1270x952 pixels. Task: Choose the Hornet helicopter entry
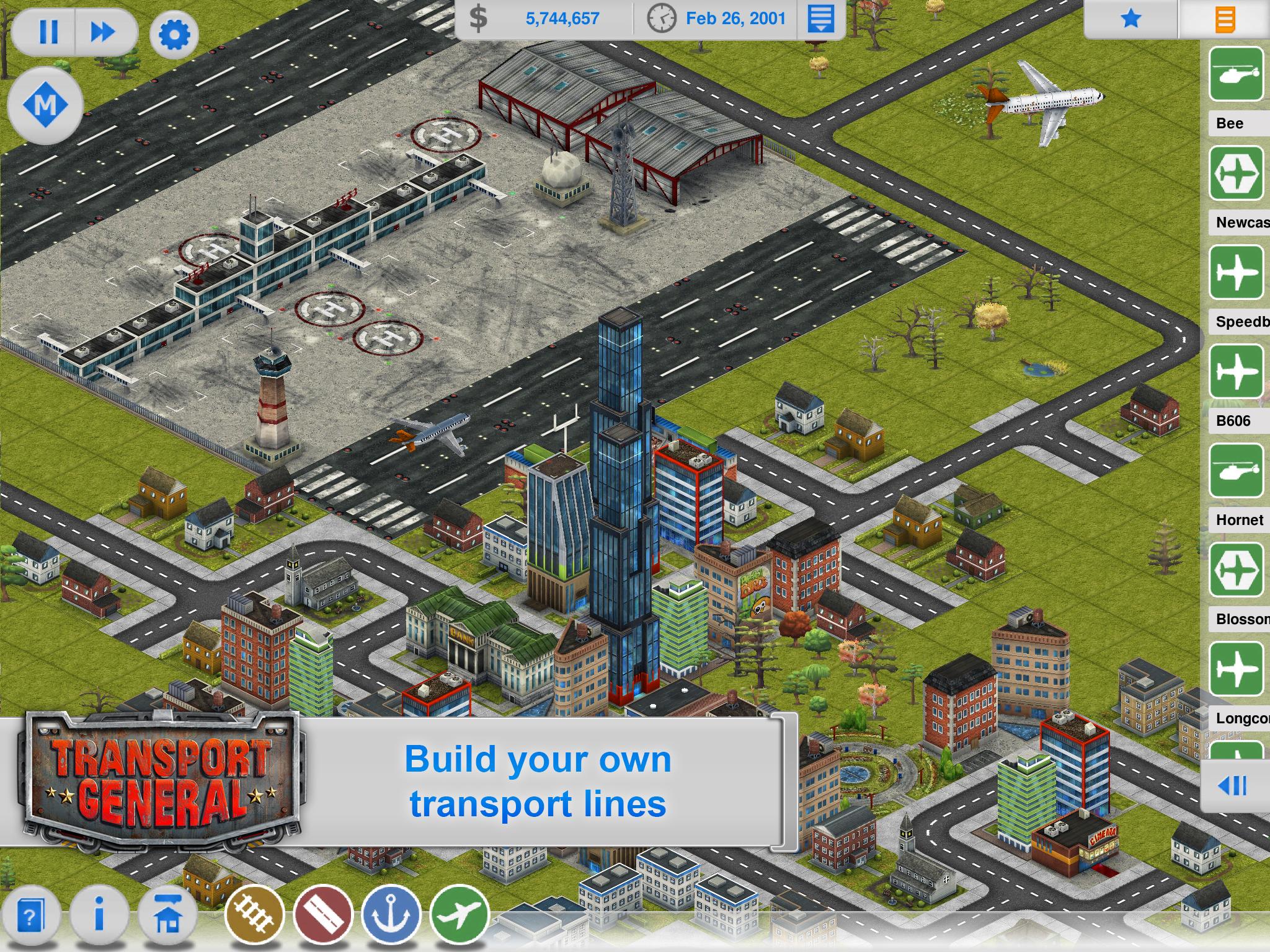tap(1236, 471)
